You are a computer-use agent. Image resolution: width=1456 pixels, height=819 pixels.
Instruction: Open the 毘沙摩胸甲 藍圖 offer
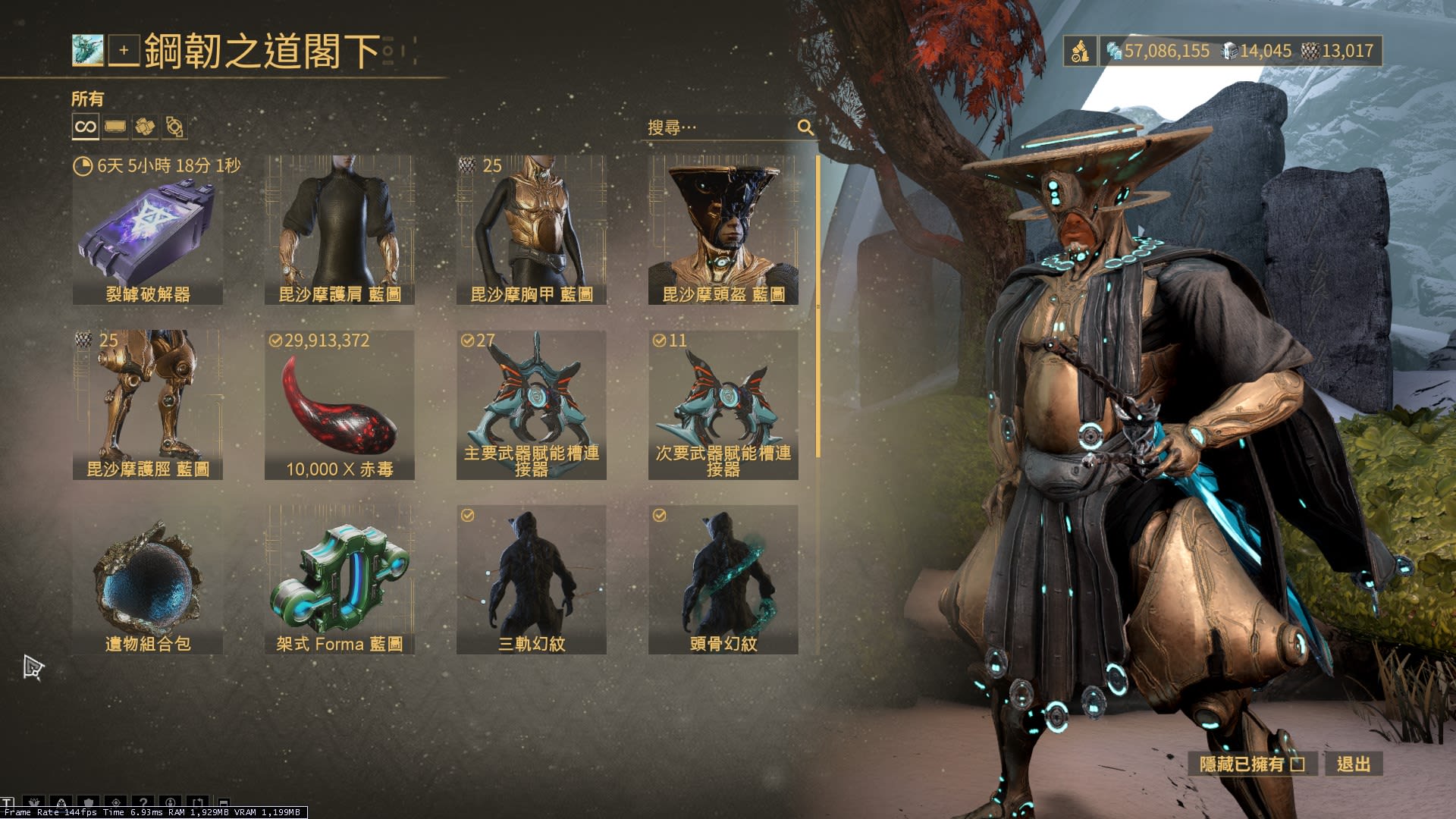[x=532, y=230]
